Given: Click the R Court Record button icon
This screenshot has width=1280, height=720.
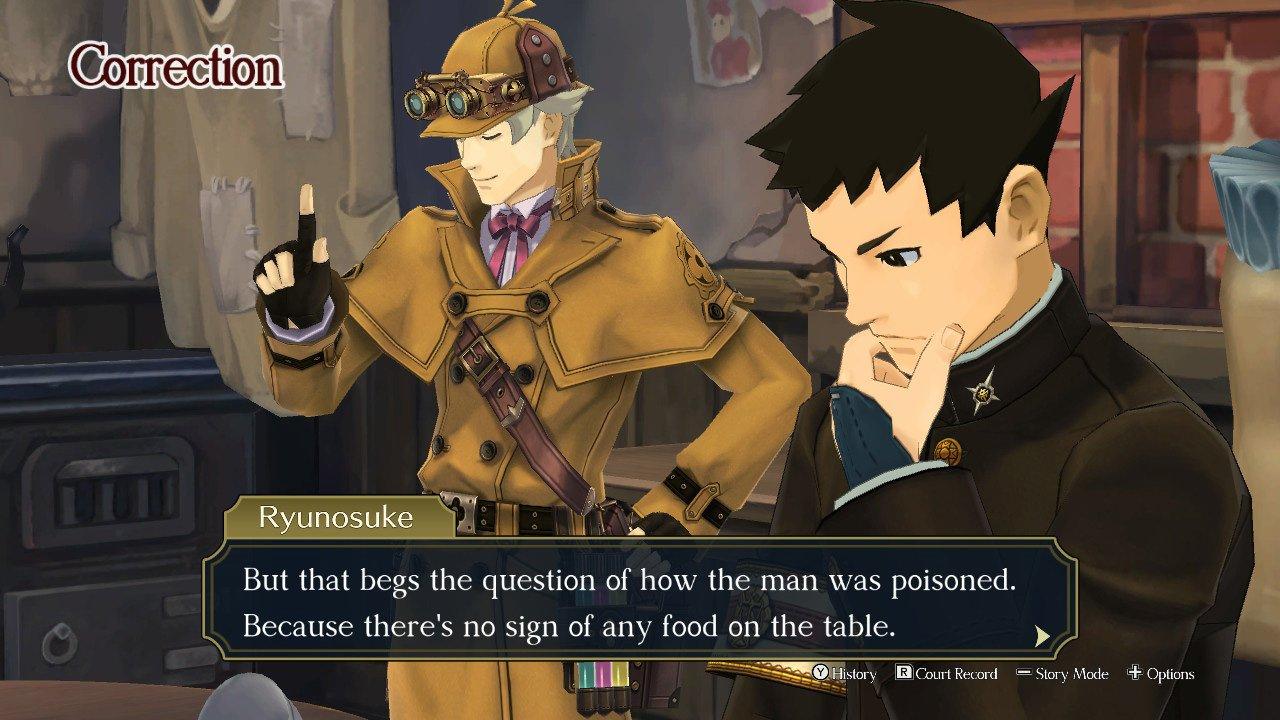Looking at the screenshot, I should [904, 674].
